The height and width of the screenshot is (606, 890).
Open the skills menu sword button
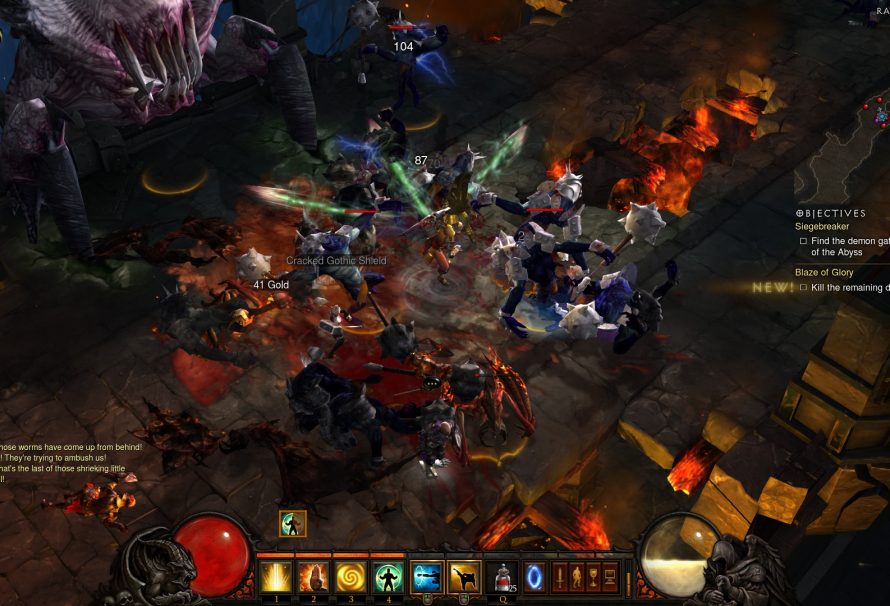pos(559,578)
